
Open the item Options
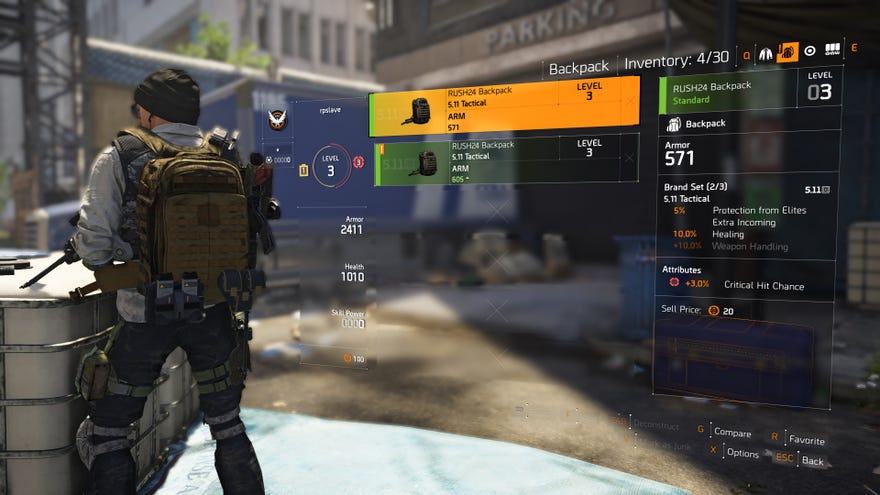742,452
